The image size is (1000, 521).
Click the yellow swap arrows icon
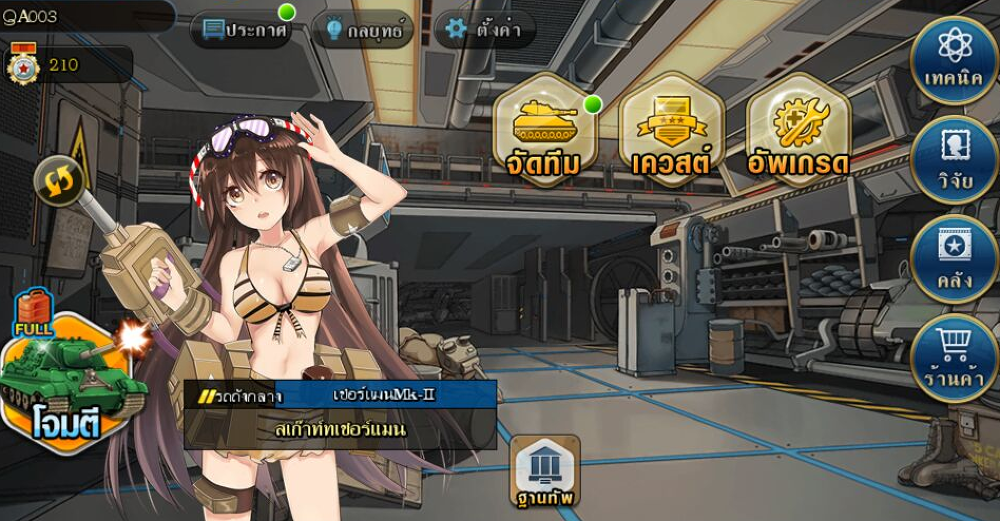(x=59, y=180)
